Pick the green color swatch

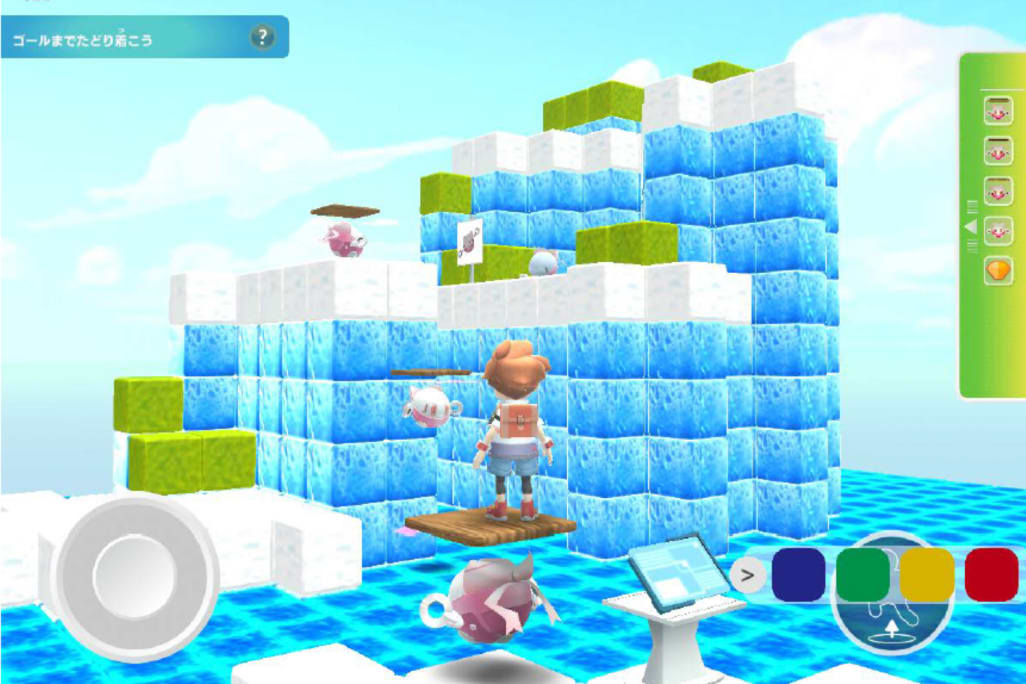pyautogui.click(x=862, y=575)
